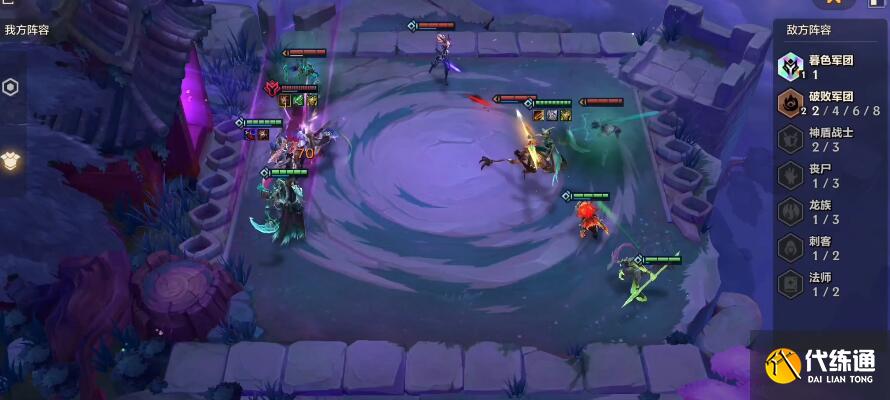
Task: Open the 我方阵容 team lineup panel
Action: pyautogui.click(x=27, y=30)
